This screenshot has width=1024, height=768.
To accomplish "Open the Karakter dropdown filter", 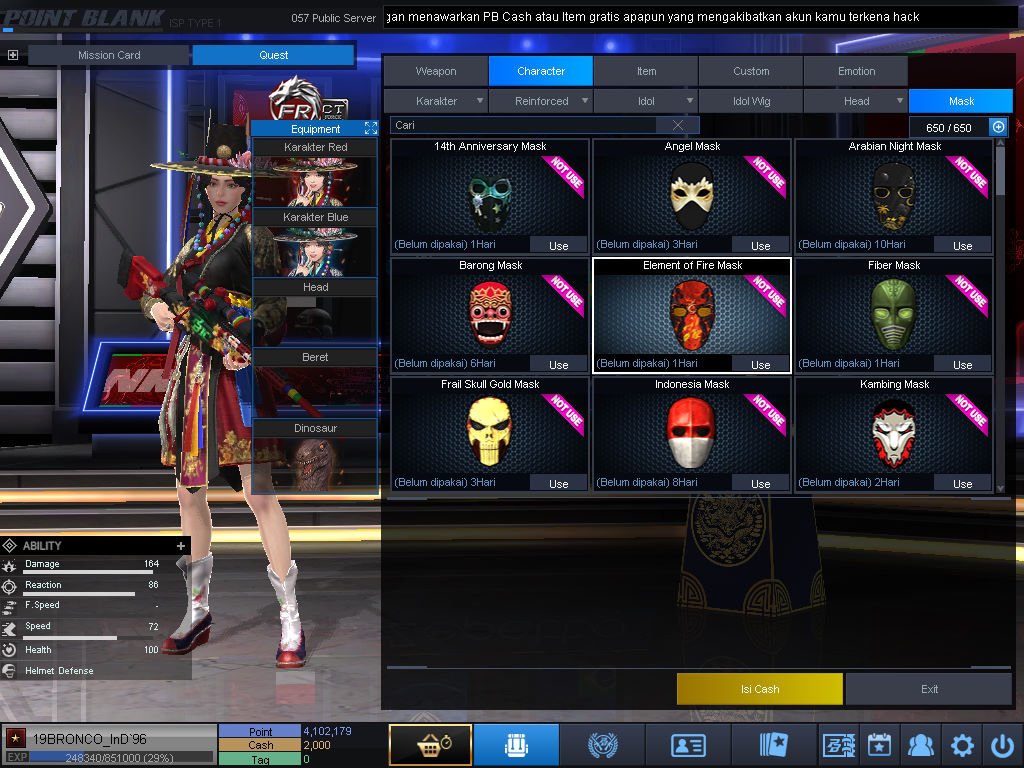I will (x=437, y=101).
